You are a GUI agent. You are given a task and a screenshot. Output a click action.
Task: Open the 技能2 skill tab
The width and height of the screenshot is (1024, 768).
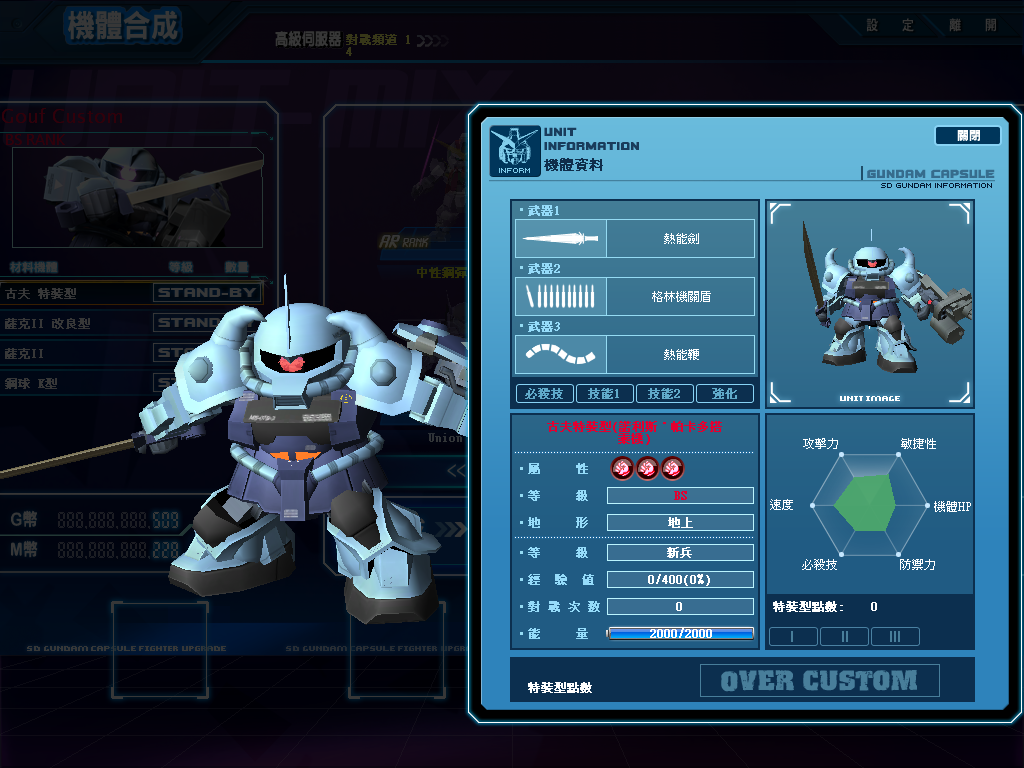click(x=664, y=394)
